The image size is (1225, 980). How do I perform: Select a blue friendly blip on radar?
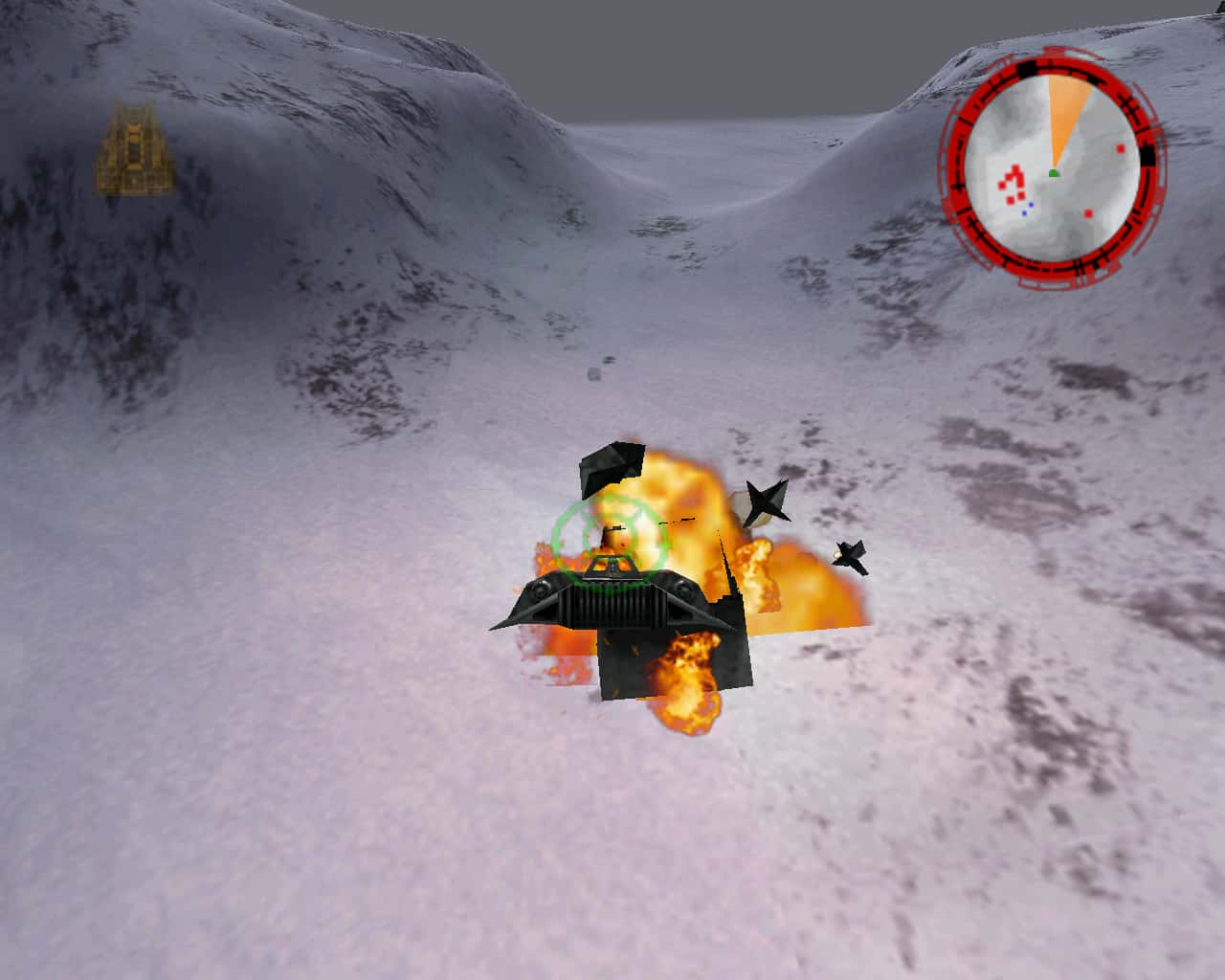[x=1030, y=205]
